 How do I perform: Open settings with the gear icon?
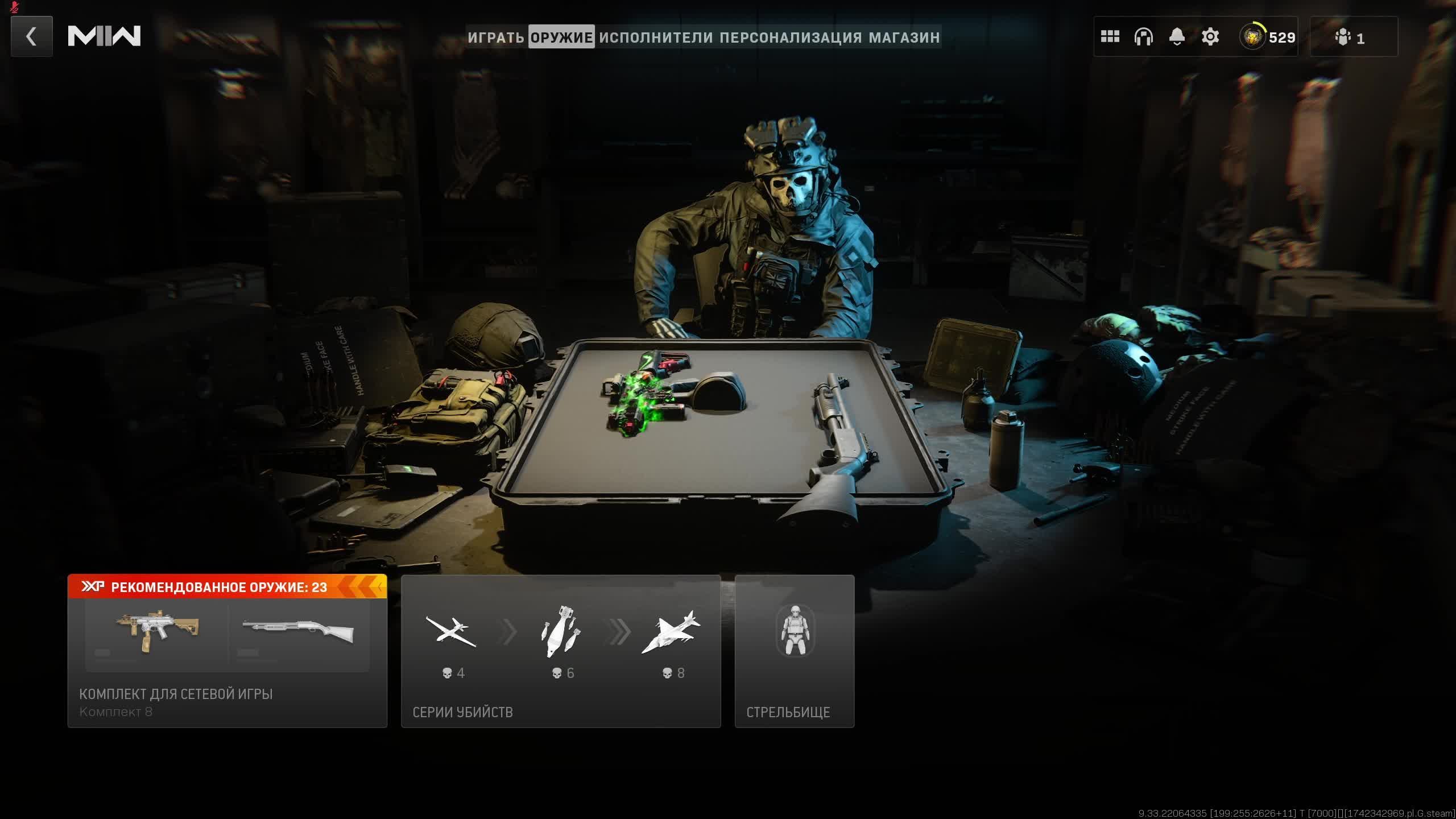[1210, 37]
